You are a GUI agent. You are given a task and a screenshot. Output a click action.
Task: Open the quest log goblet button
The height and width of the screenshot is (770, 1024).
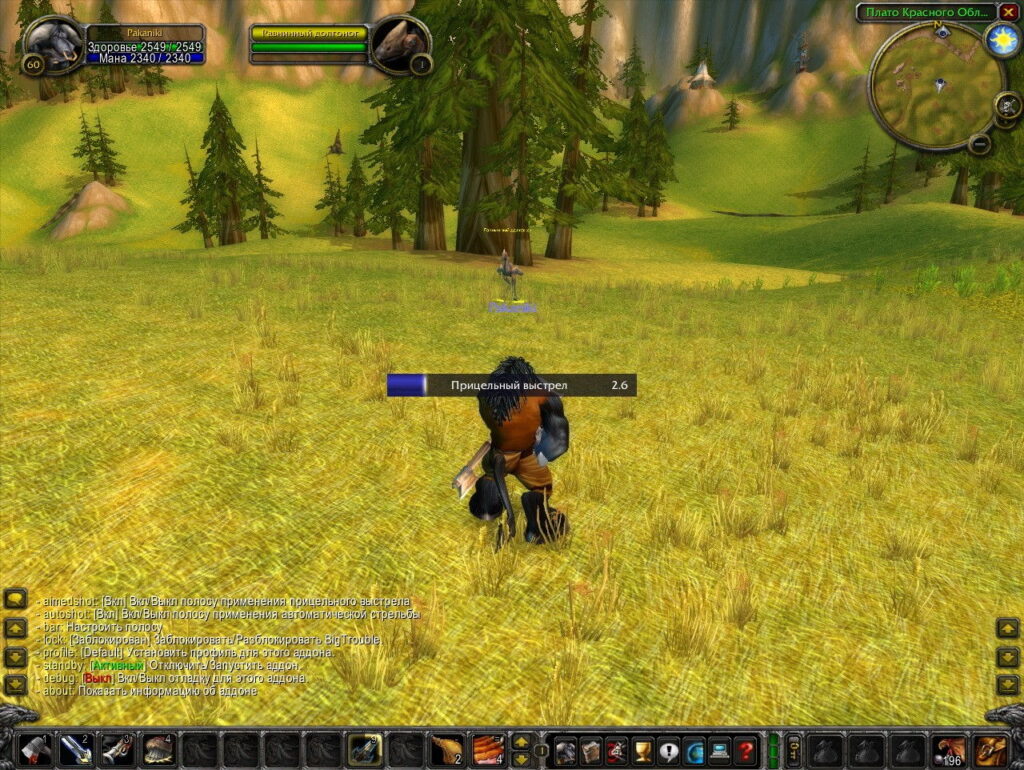pyautogui.click(x=643, y=750)
